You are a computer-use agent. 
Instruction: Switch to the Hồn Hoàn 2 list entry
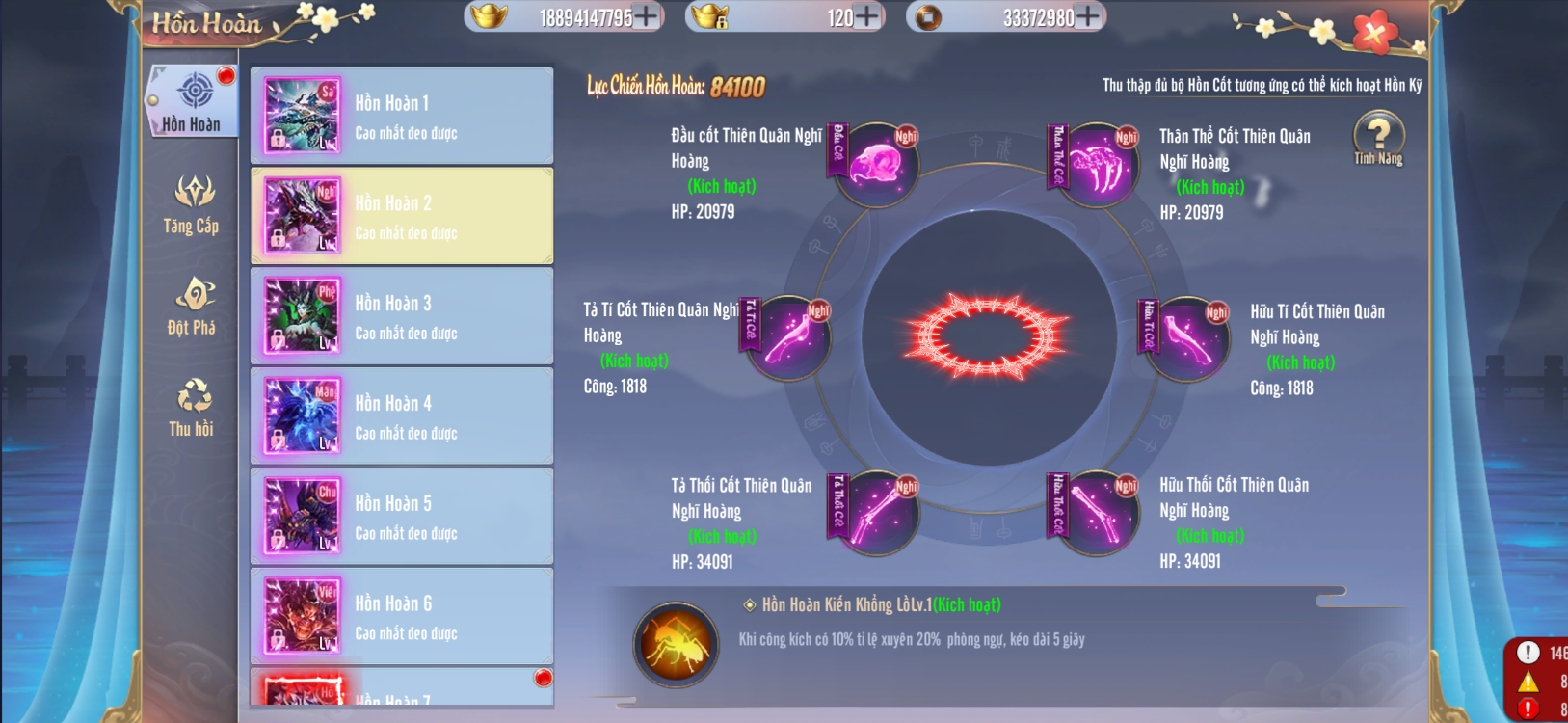point(402,214)
